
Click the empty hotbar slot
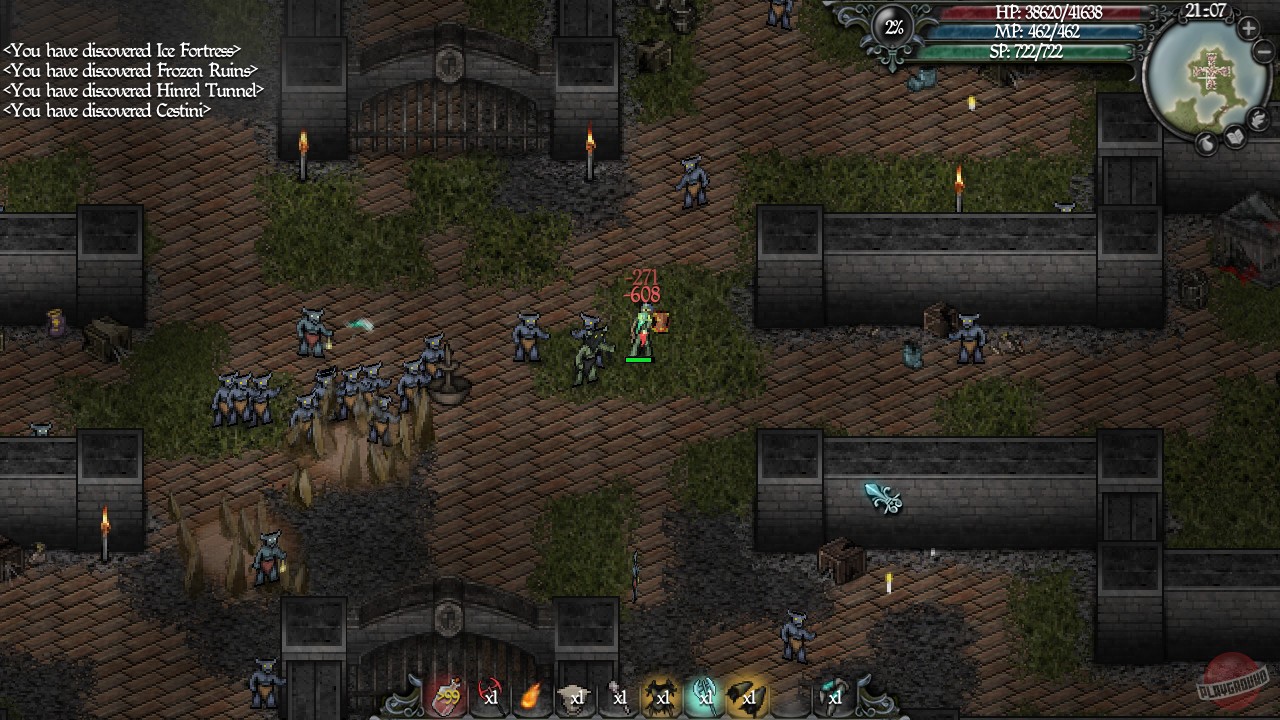click(x=792, y=700)
